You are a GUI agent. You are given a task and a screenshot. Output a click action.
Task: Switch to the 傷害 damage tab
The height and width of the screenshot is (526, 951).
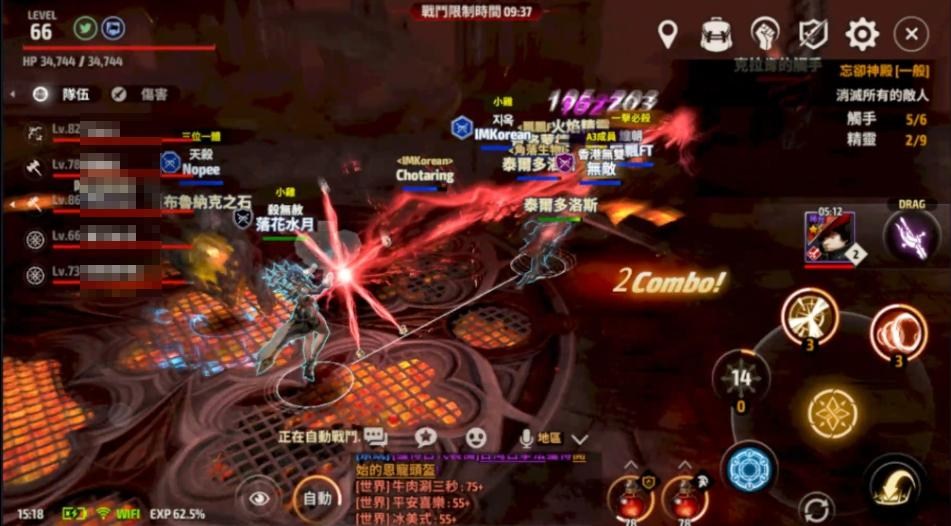click(x=141, y=94)
